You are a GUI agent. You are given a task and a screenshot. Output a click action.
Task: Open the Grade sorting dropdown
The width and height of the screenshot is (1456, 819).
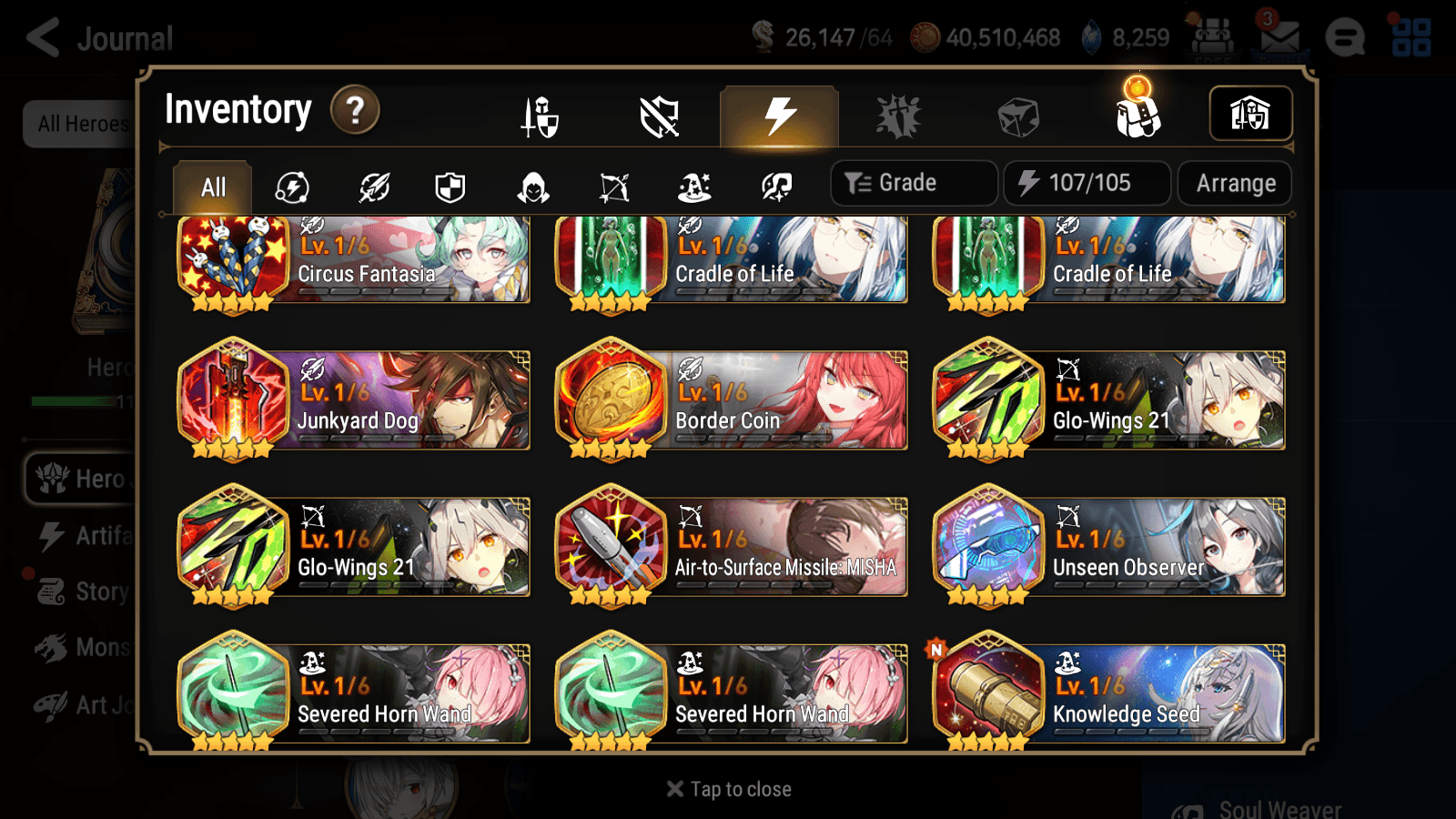[x=913, y=182]
